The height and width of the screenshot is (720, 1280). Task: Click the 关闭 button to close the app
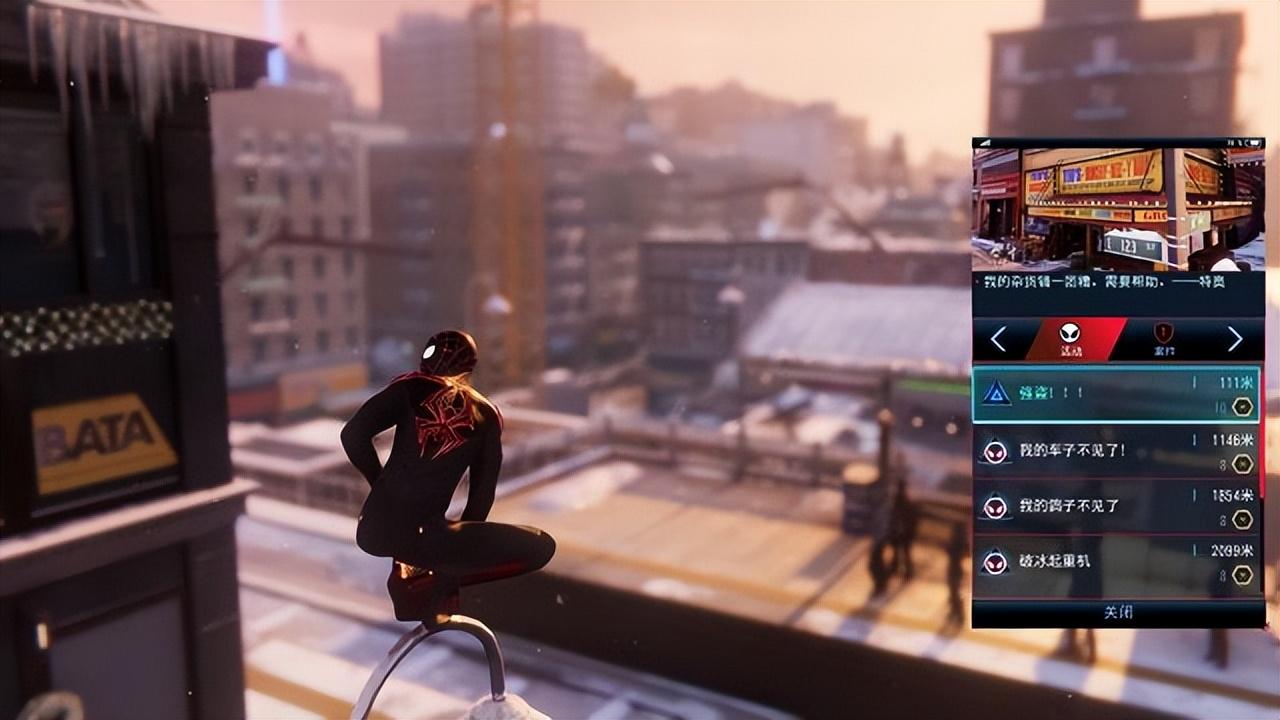coord(1118,612)
